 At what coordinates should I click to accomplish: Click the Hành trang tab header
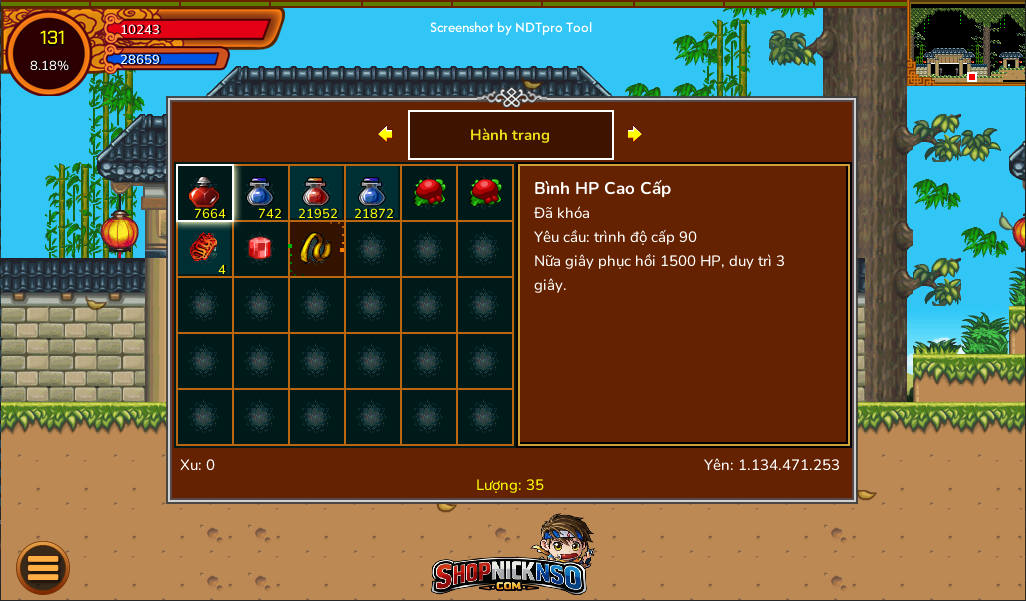pyautogui.click(x=510, y=135)
